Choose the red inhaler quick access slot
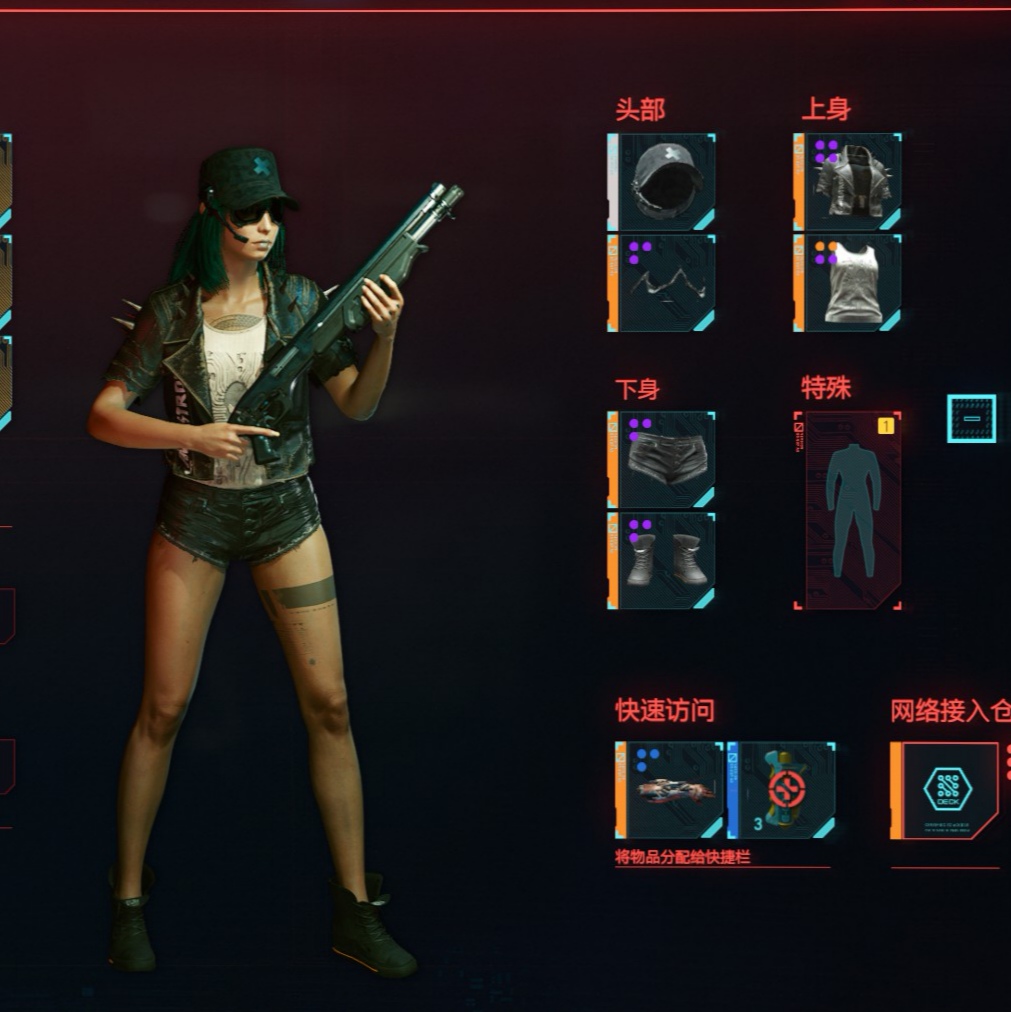Image resolution: width=1011 pixels, height=1012 pixels. tap(782, 790)
